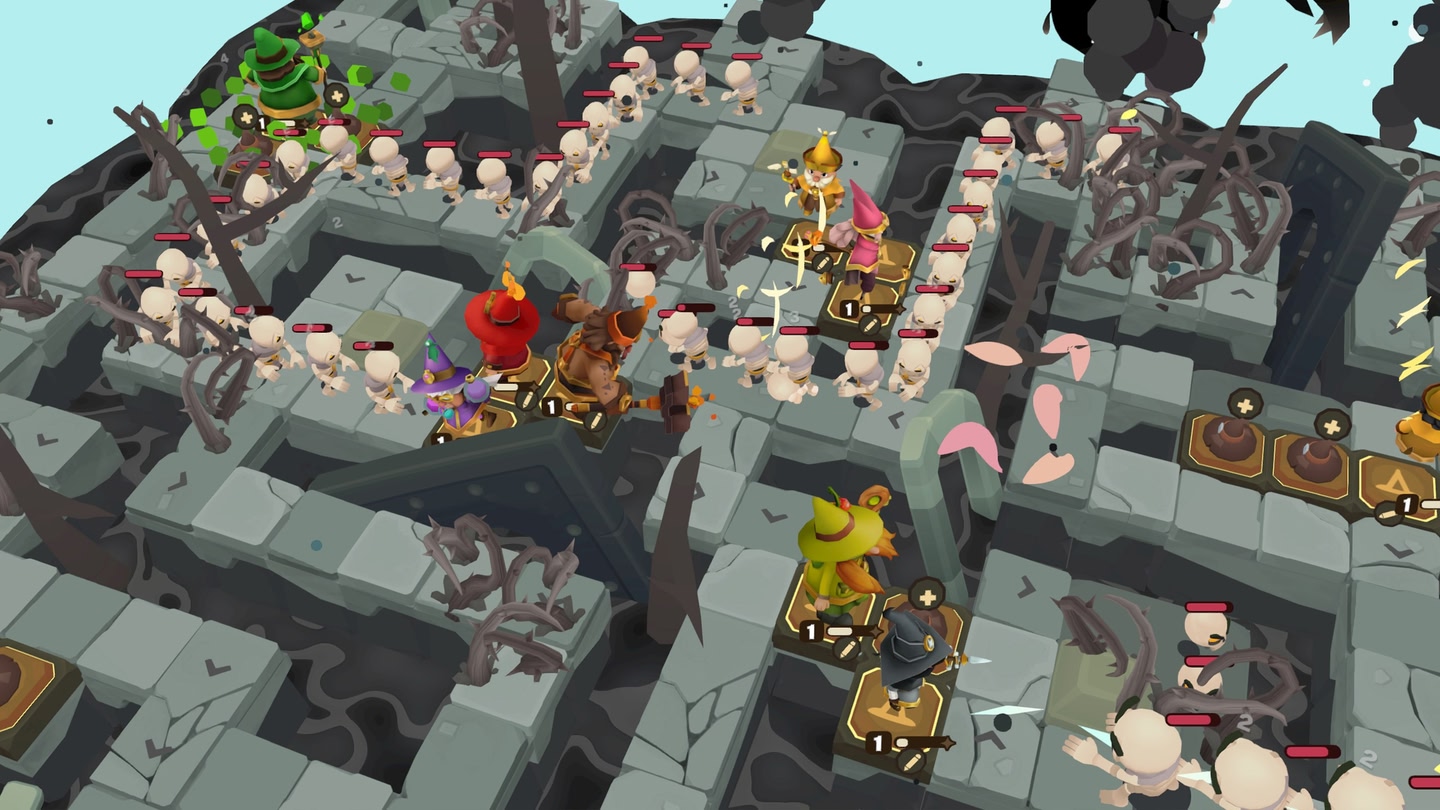This screenshot has width=1440, height=810.
Task: Click the plus icon on the leftmost brown mound plot
Action: (1244, 404)
